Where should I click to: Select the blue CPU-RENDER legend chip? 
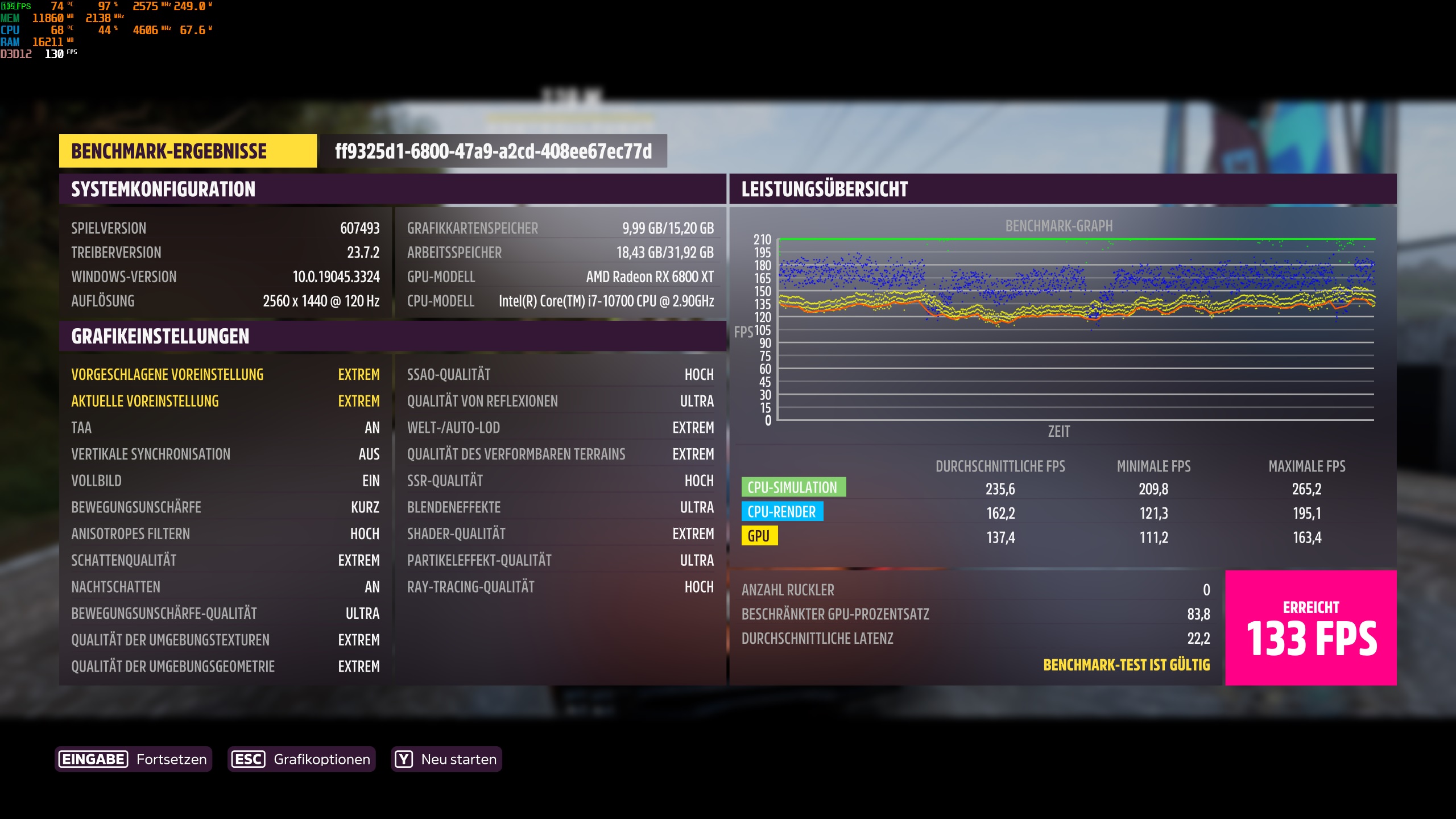click(x=782, y=511)
